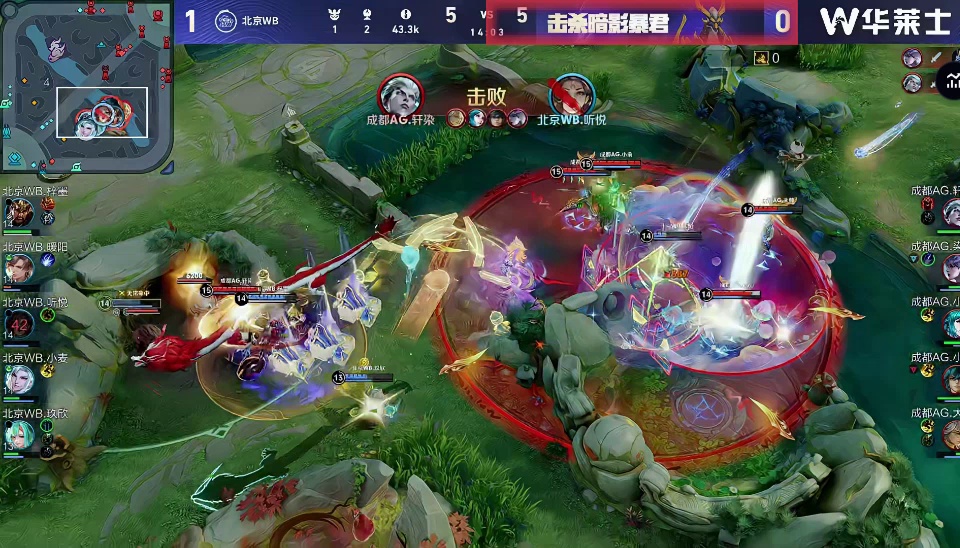The image size is (960, 548).
Task: Click 成都AG.轩染's portrait in the kill banner
Action: (x=399, y=95)
